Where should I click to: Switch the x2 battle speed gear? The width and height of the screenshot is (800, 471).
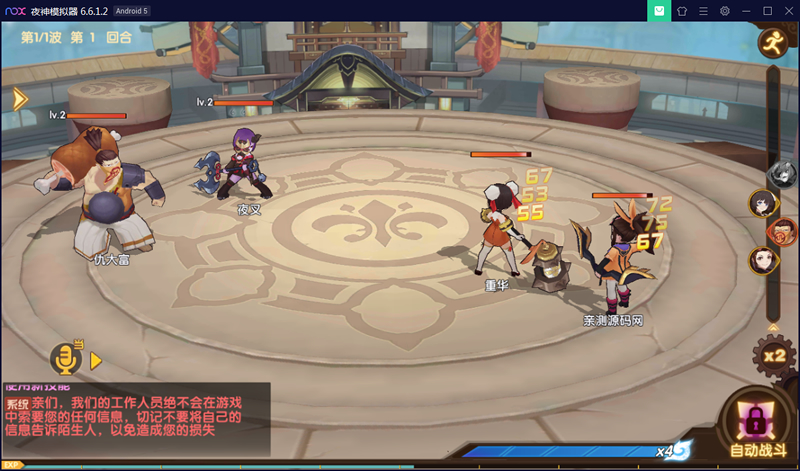click(773, 354)
